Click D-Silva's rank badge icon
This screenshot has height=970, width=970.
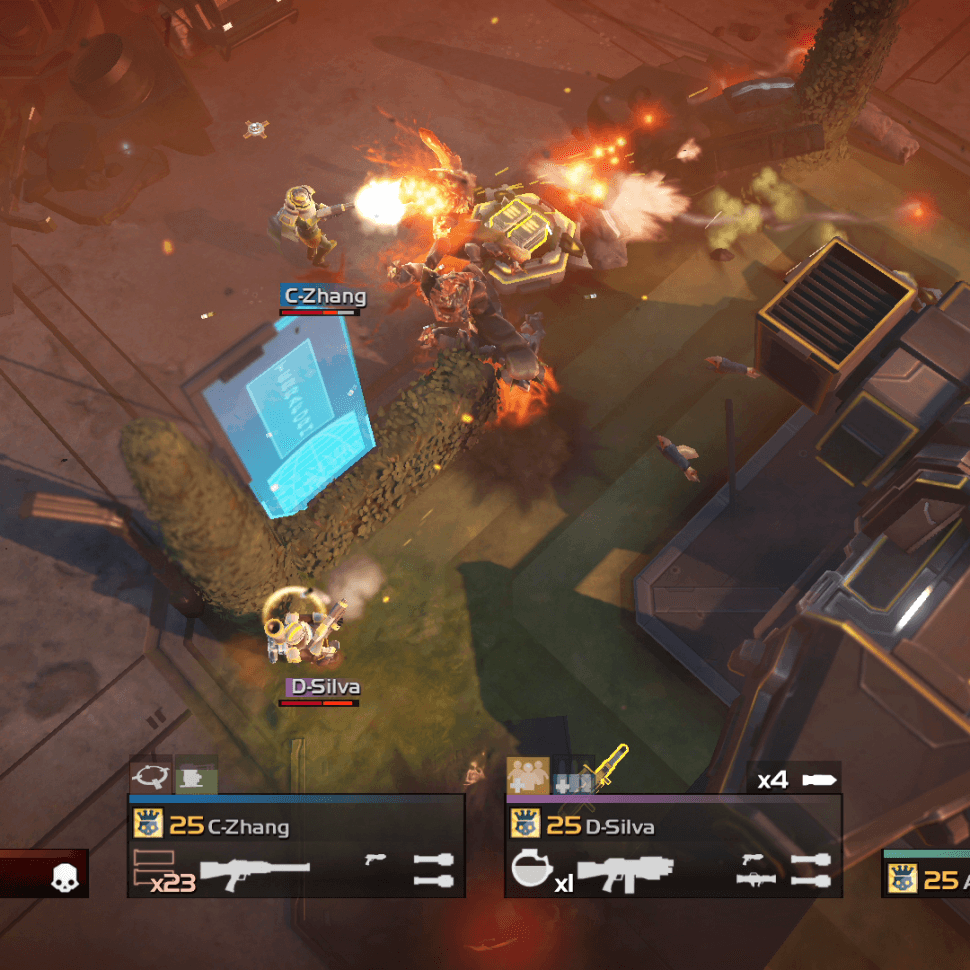[525, 824]
